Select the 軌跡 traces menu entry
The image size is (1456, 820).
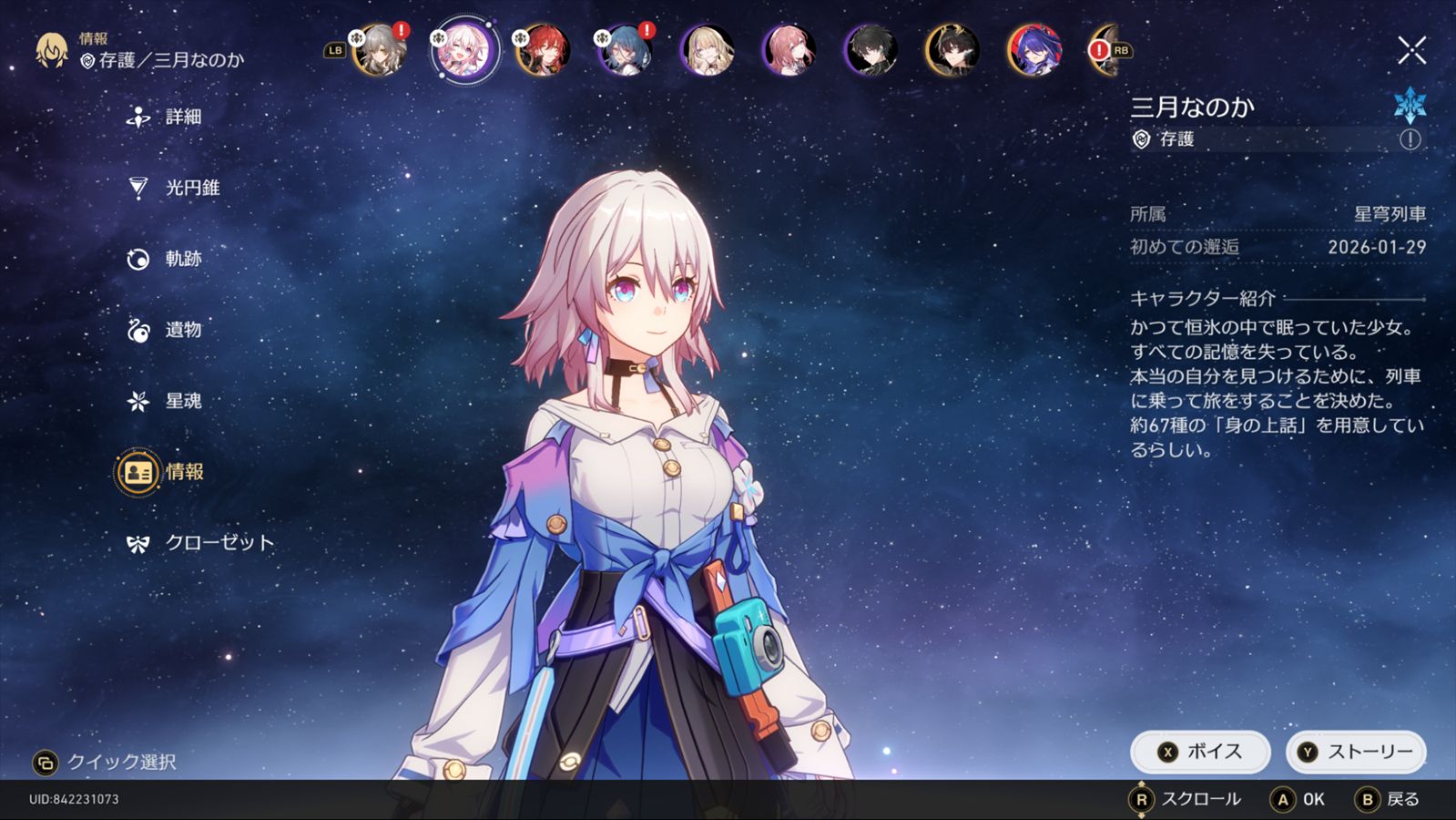[x=165, y=259]
